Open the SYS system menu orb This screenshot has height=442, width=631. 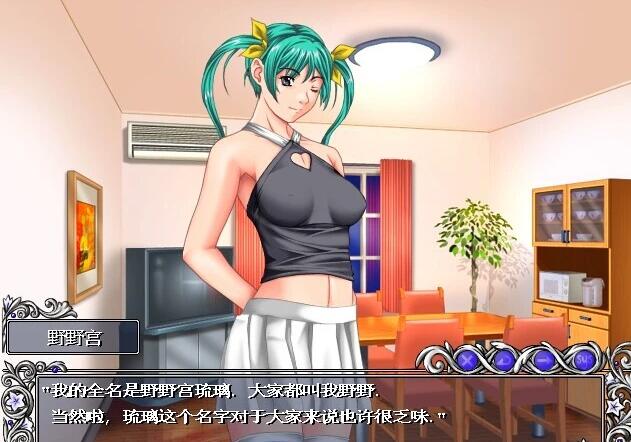tap(585, 358)
